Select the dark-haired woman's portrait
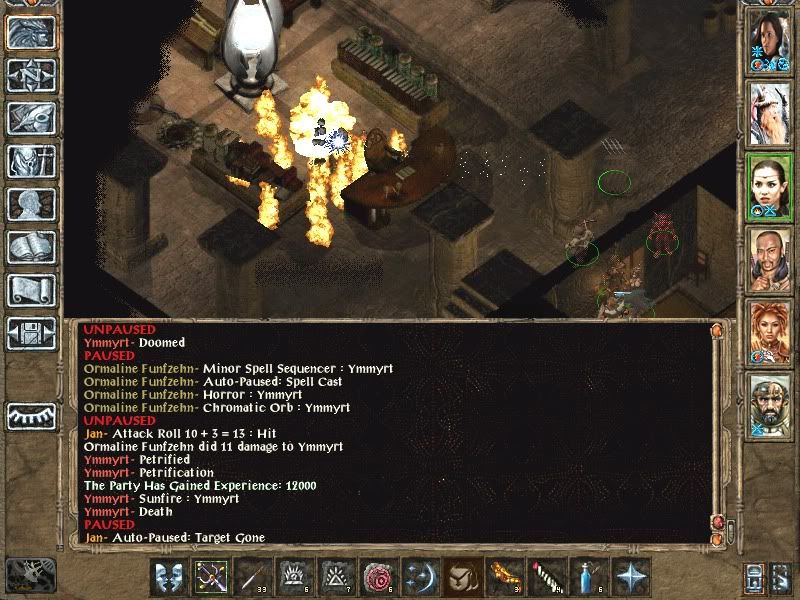Screen dimensions: 800x600 click(770, 42)
